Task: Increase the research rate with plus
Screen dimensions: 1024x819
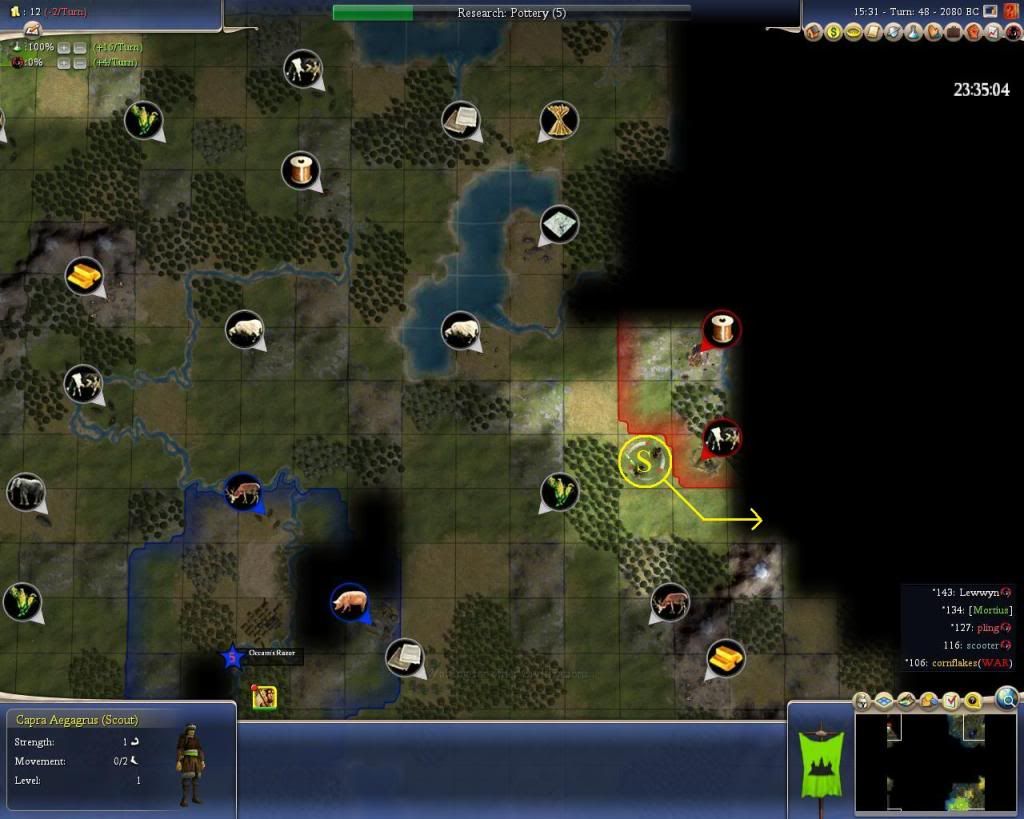Action: pos(64,47)
